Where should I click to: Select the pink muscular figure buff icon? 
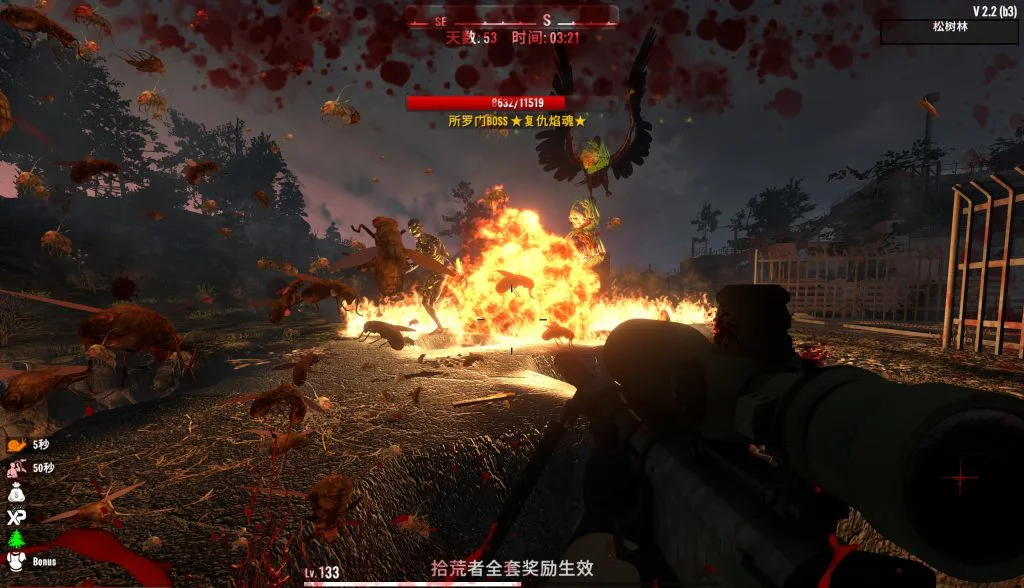point(14,468)
